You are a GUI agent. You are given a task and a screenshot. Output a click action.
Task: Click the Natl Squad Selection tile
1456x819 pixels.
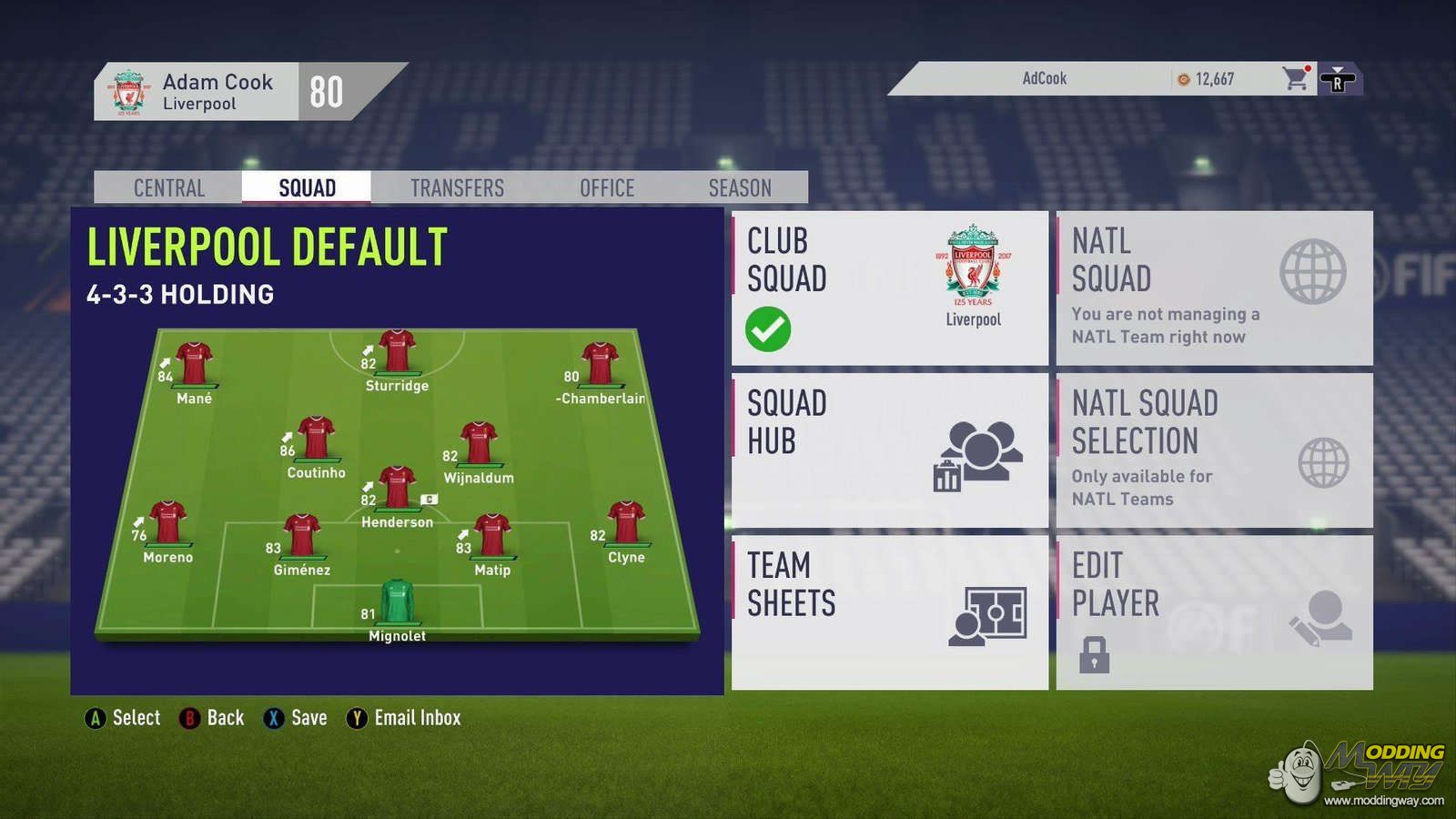1214,450
